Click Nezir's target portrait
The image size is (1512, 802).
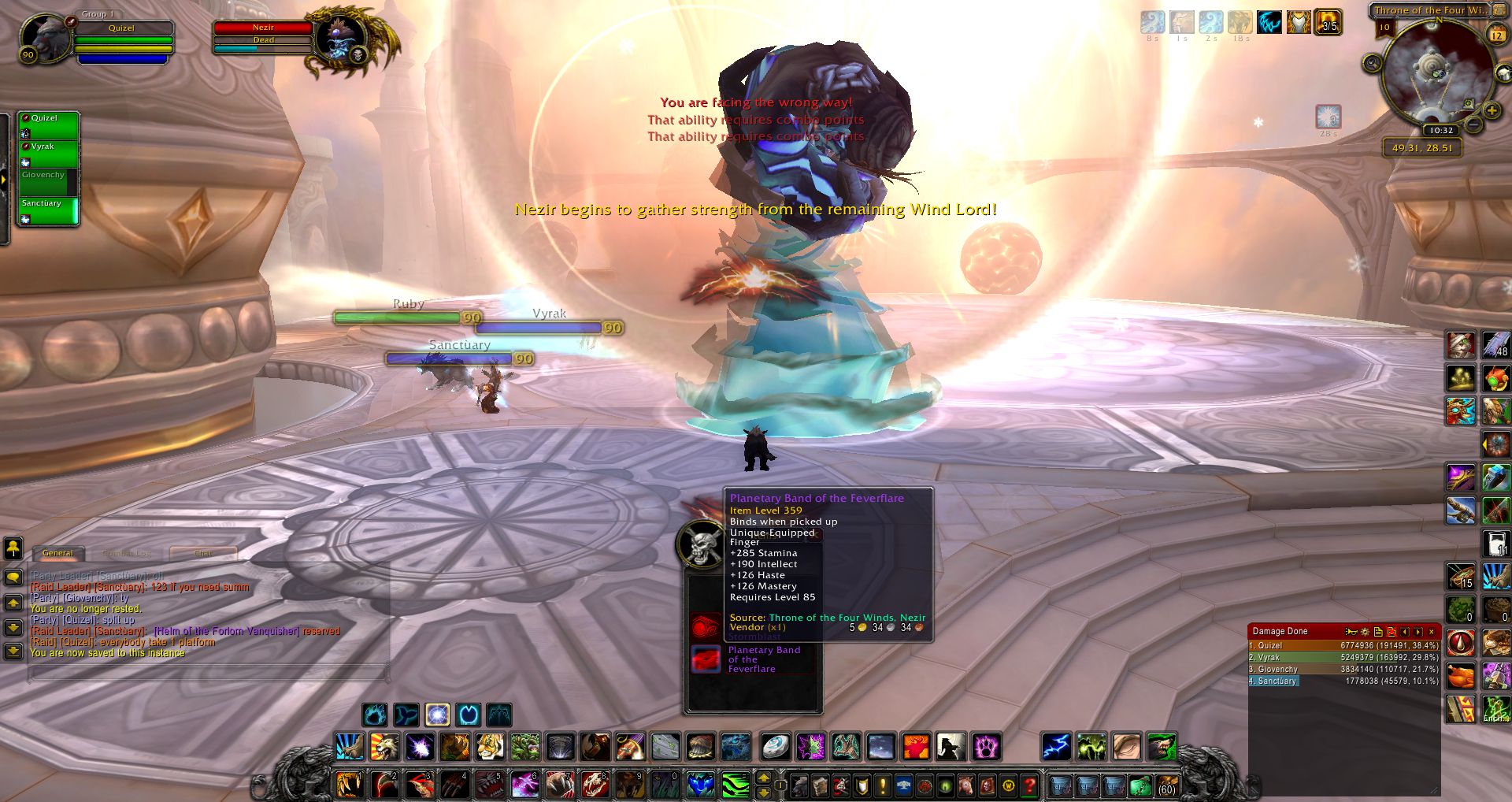339,38
